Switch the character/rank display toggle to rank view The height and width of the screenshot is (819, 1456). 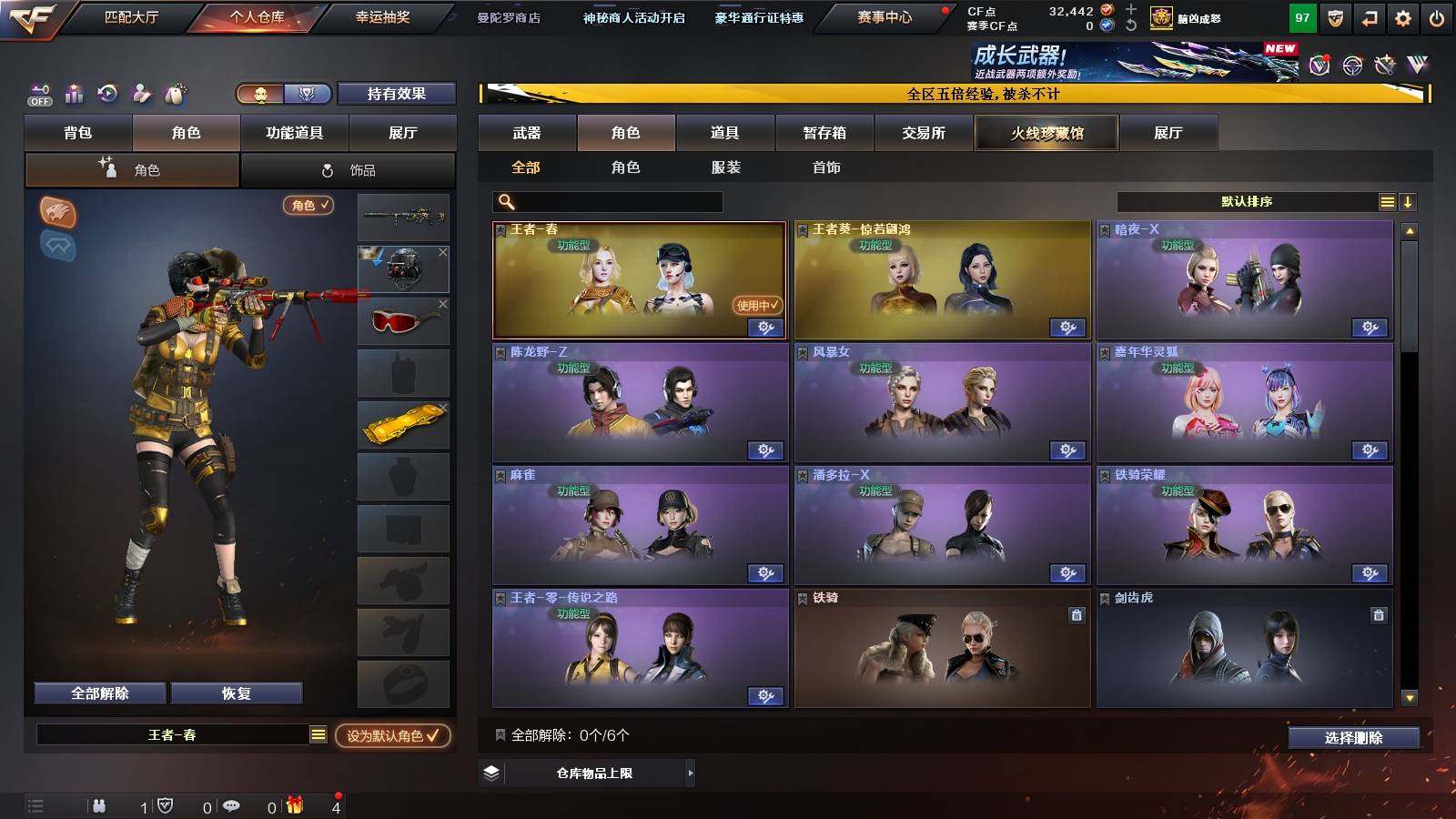308,94
